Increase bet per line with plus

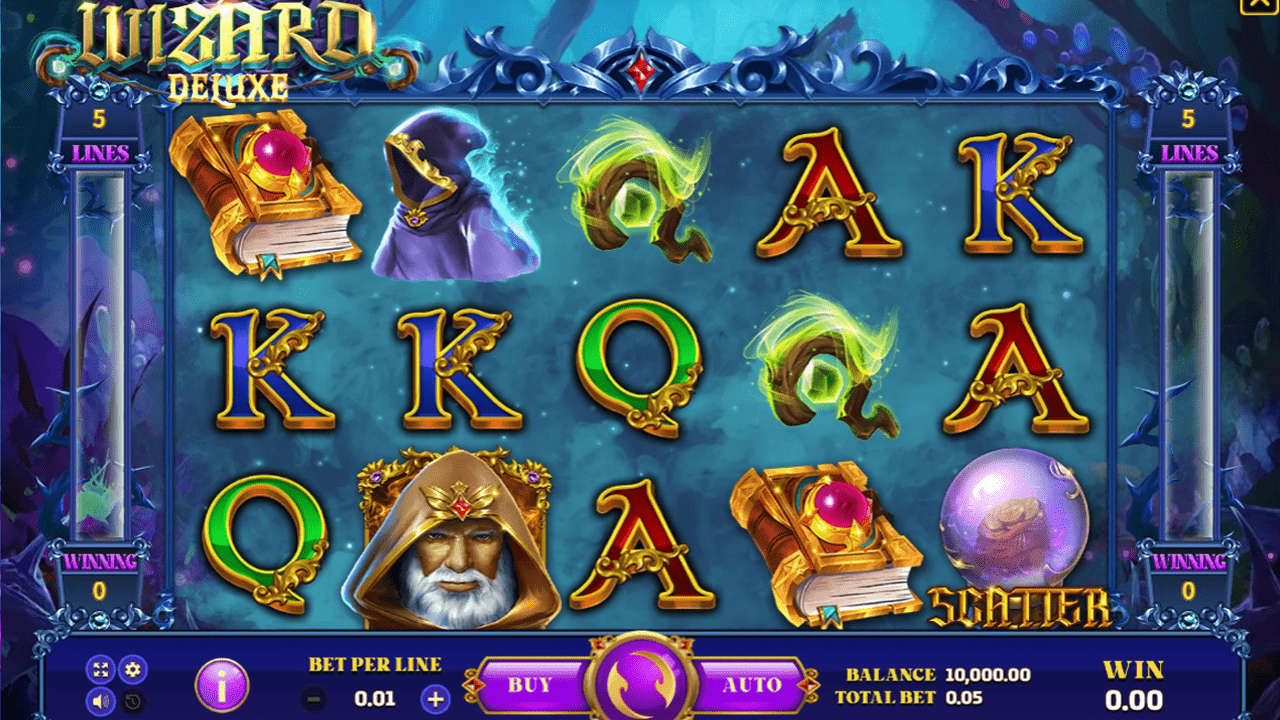435,699
